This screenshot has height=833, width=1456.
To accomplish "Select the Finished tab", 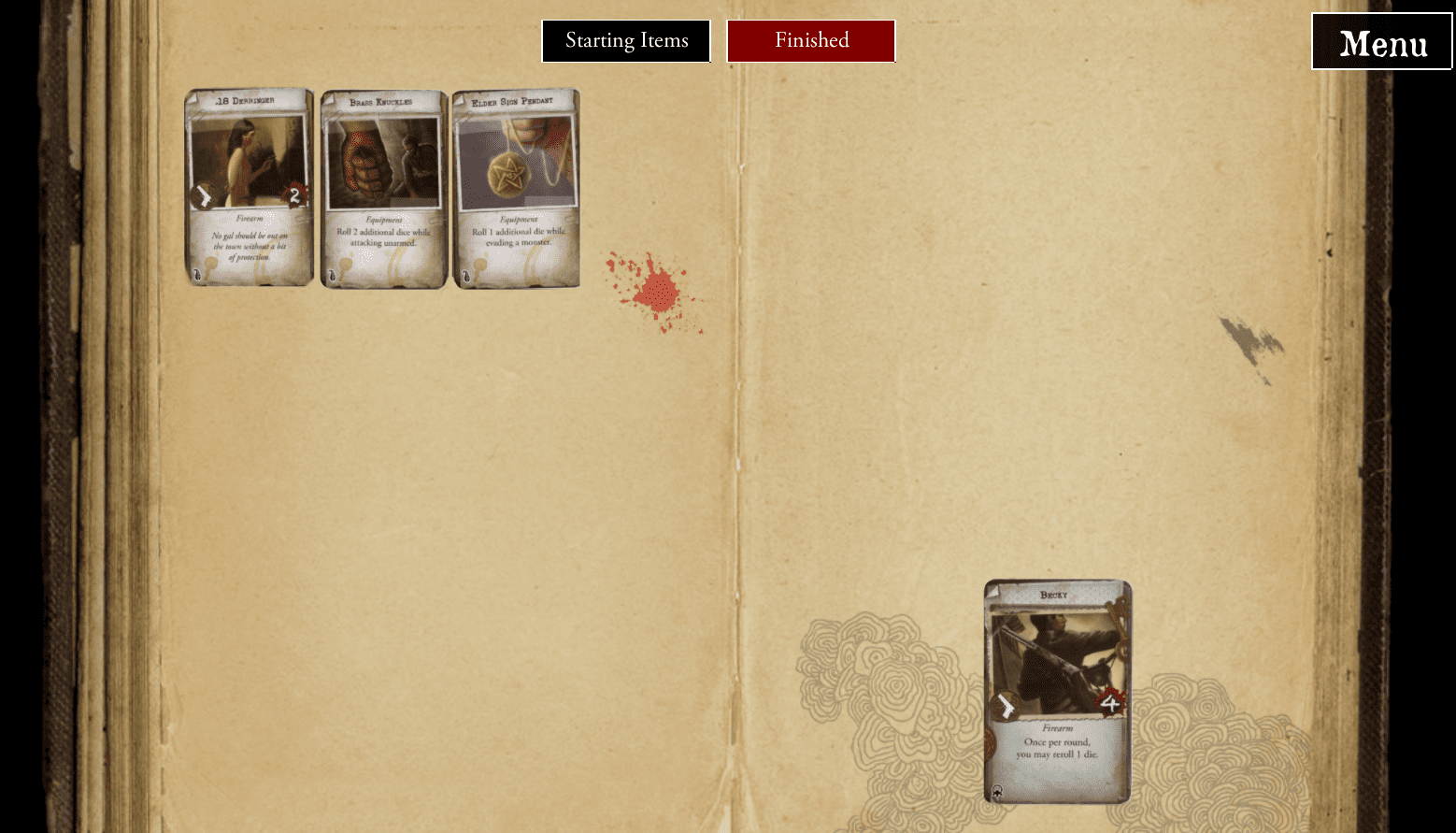I will (810, 40).
